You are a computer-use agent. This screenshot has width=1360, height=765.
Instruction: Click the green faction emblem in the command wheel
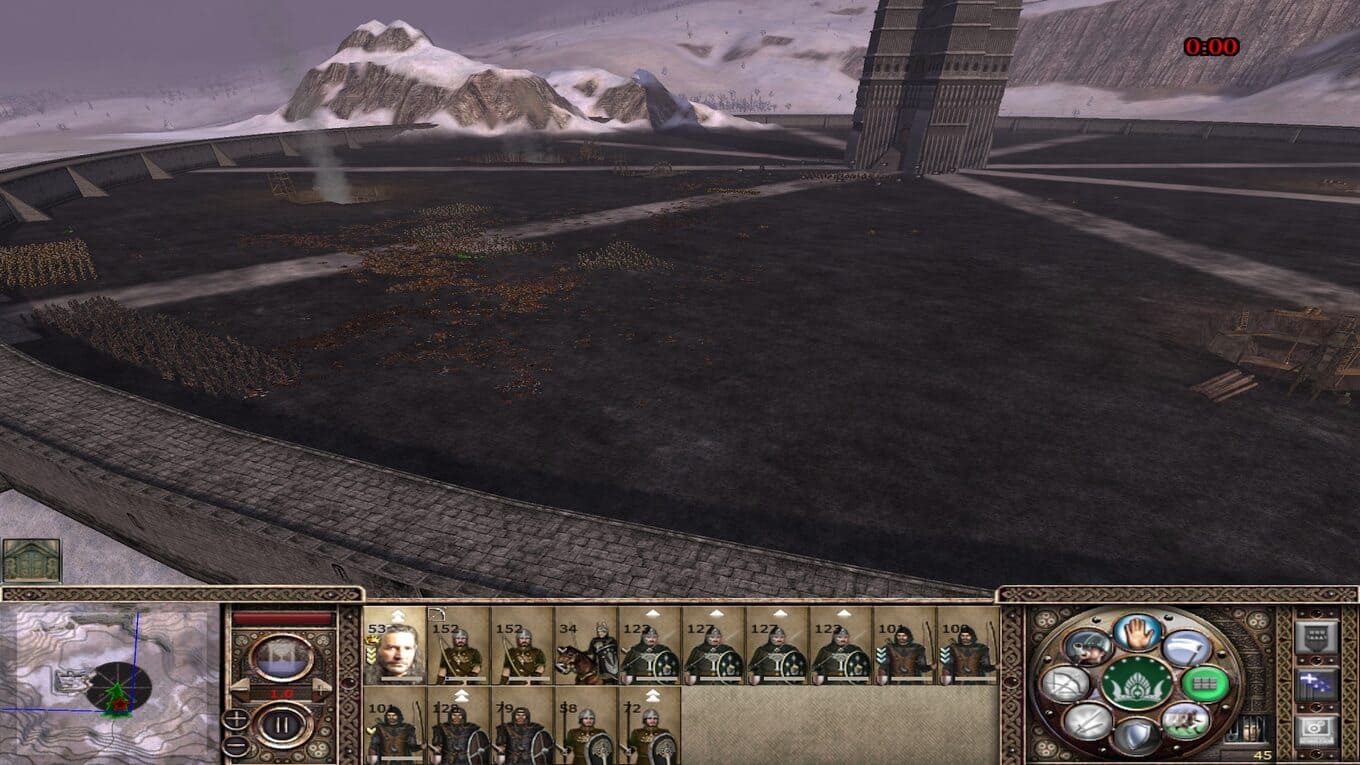[1137, 684]
